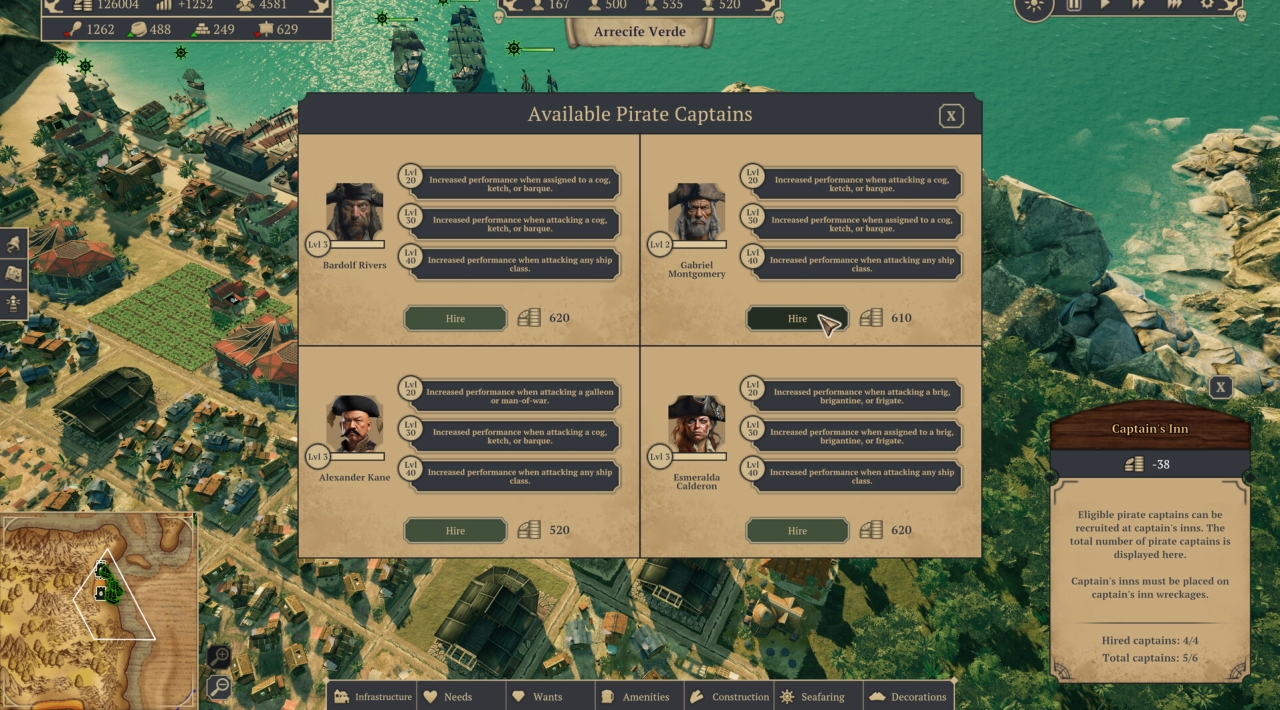Image resolution: width=1280 pixels, height=710 pixels.
Task: Choose the Decorations category
Action: coord(907,696)
